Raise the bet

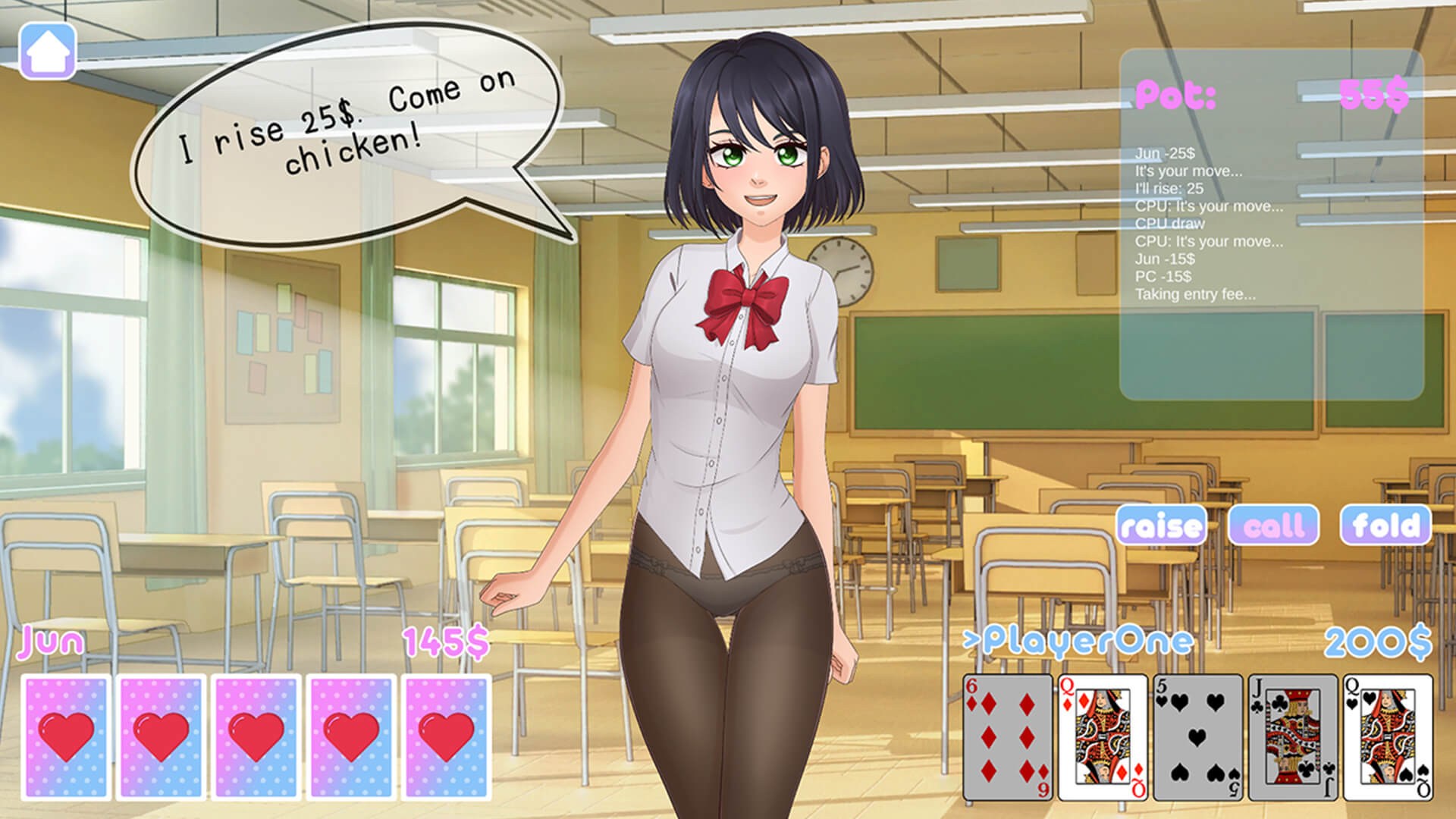[x=1161, y=526]
